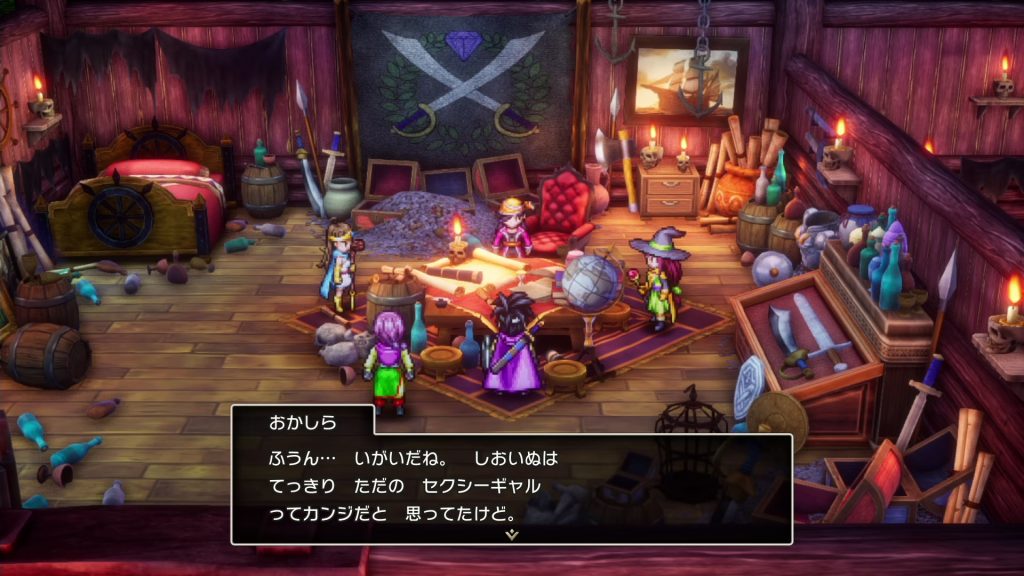Advance the dialogue using the down arrow
This screenshot has height=576, width=1024.
(x=512, y=535)
